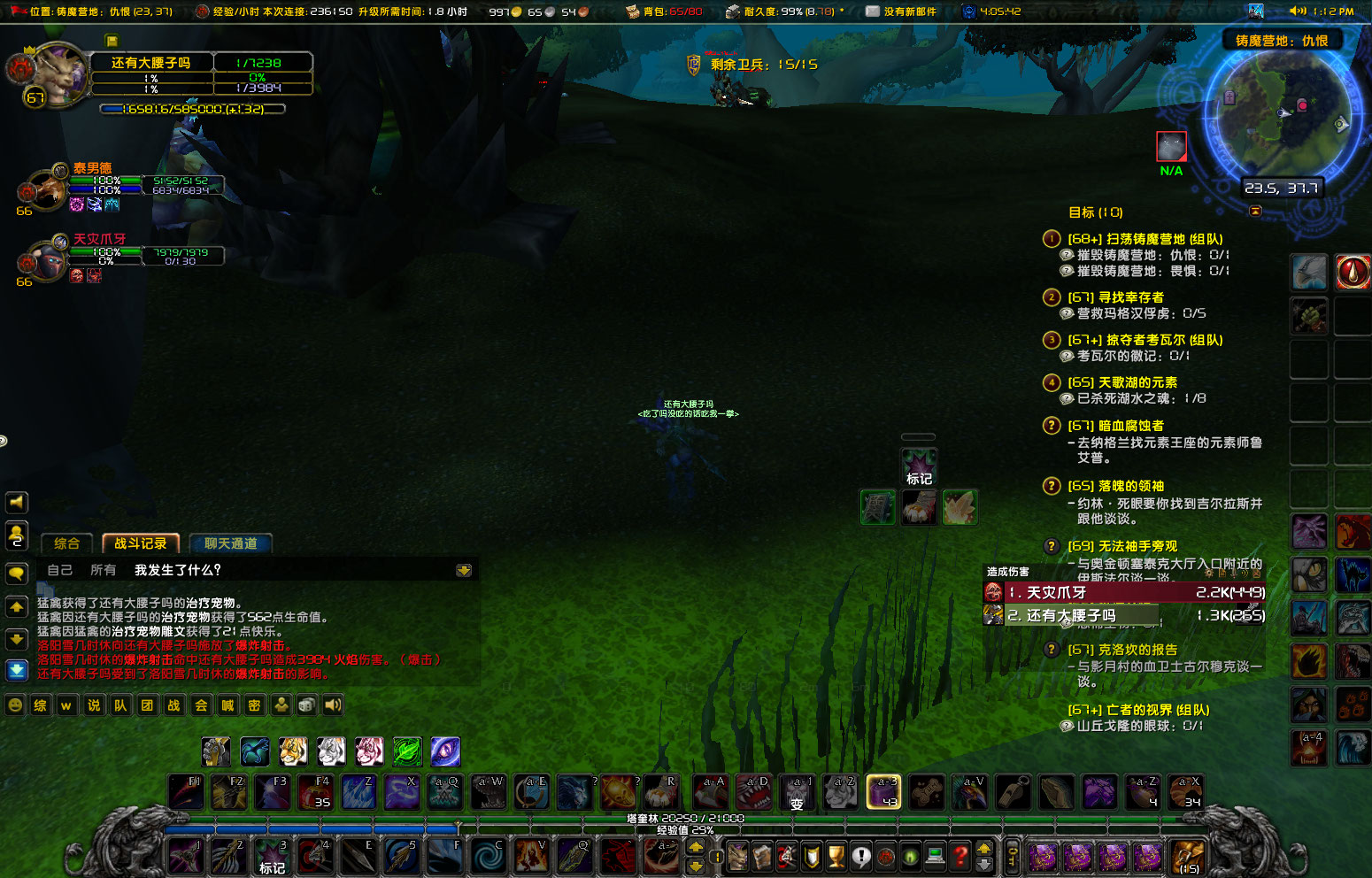
Task: Open the quest log speech-bubble icon
Action: tap(861, 856)
